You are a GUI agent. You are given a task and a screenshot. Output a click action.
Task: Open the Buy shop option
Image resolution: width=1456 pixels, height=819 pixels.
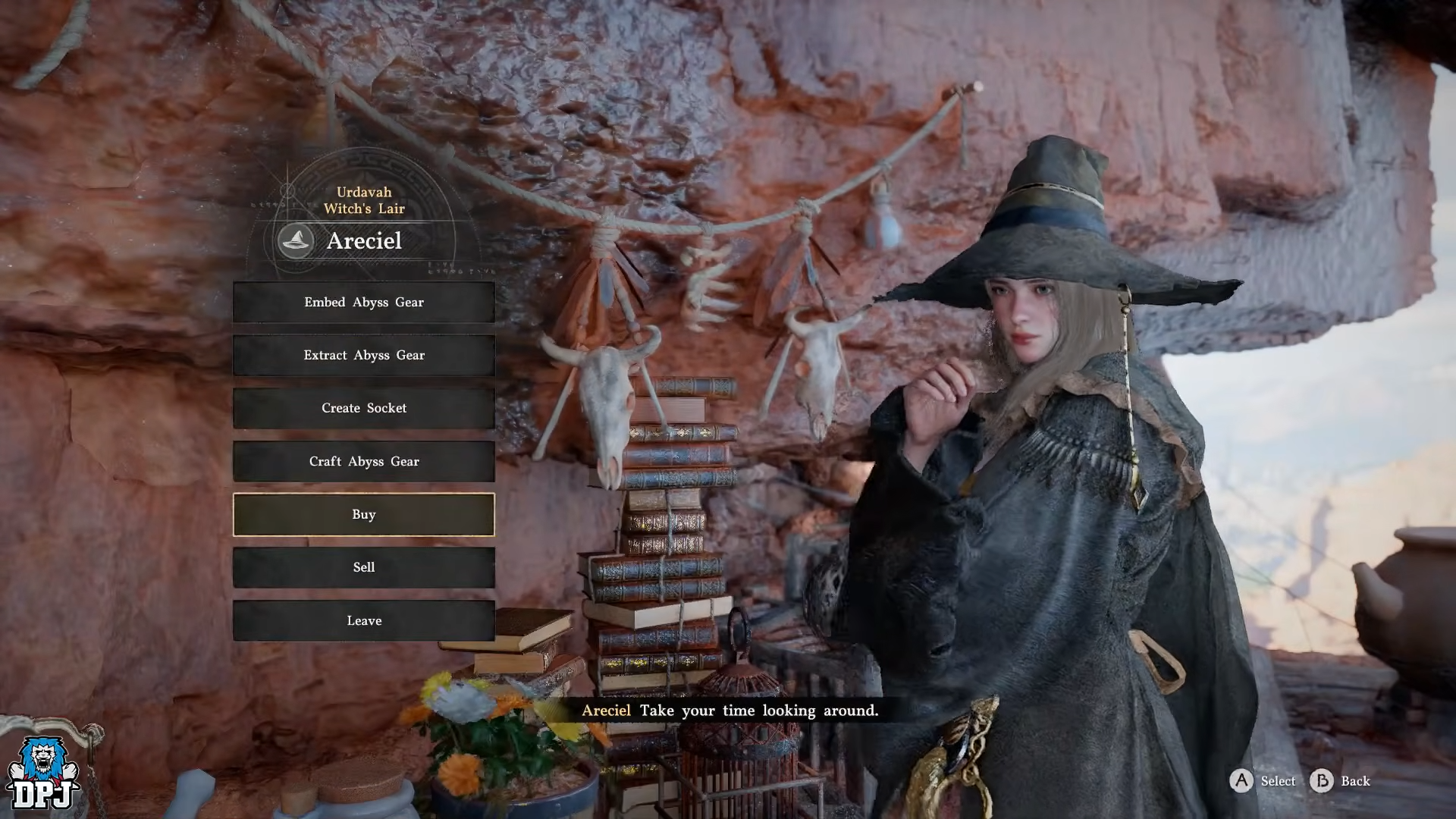point(364,514)
